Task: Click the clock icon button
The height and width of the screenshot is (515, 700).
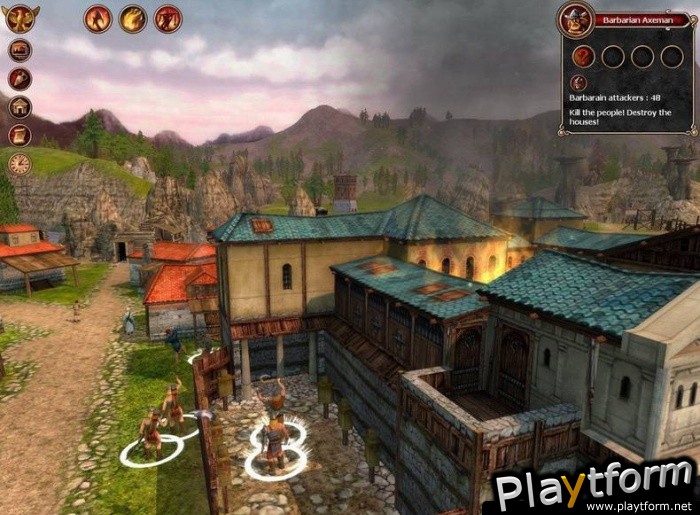Action: point(20,164)
